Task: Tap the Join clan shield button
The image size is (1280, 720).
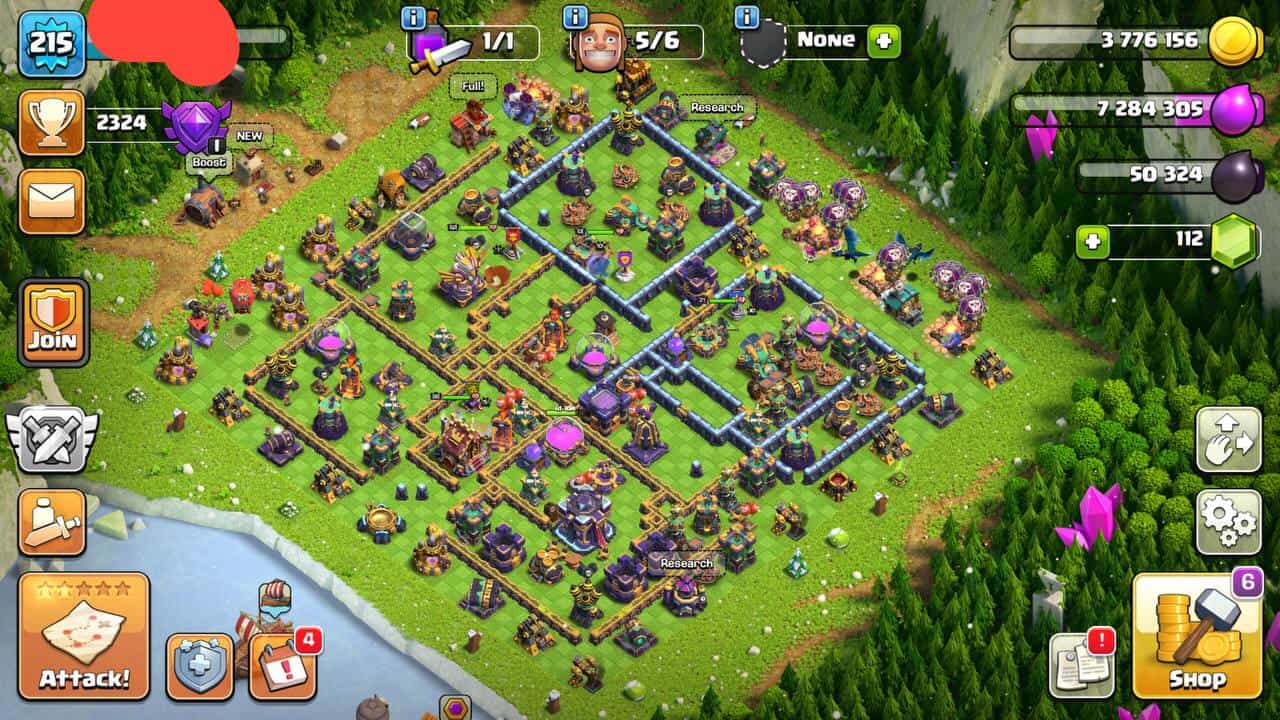Action: point(53,322)
